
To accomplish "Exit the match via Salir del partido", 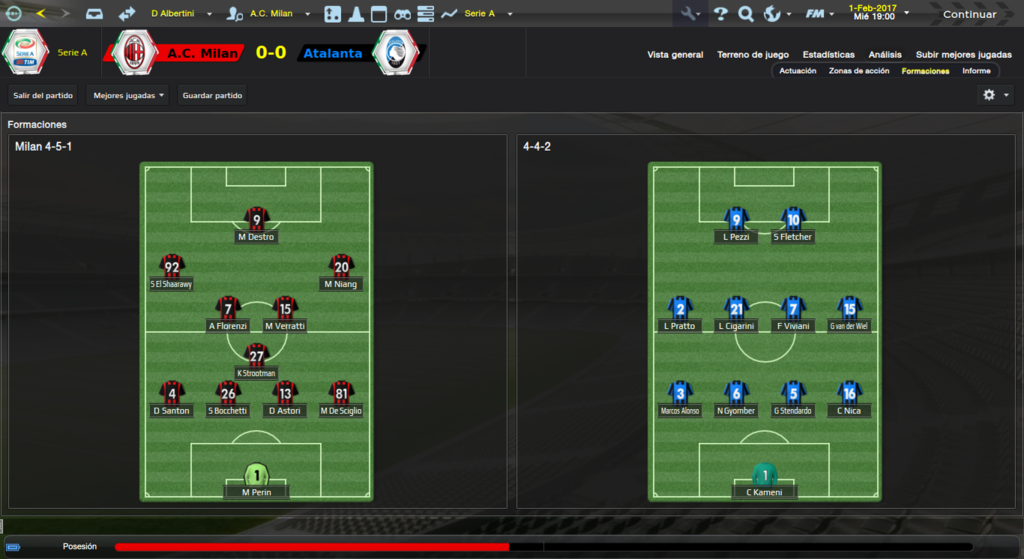I will point(43,95).
